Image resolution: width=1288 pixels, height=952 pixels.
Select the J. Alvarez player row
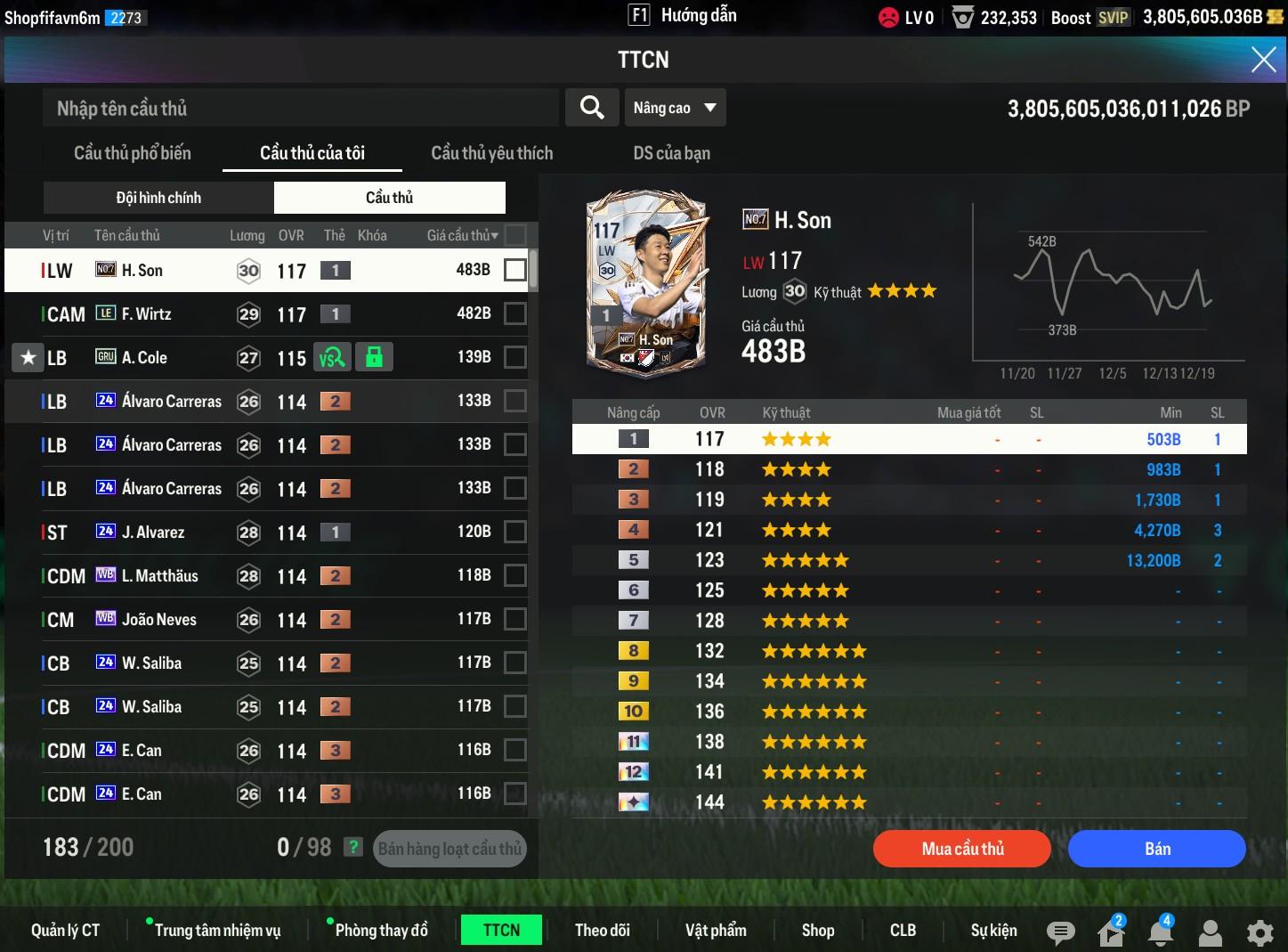[267, 532]
